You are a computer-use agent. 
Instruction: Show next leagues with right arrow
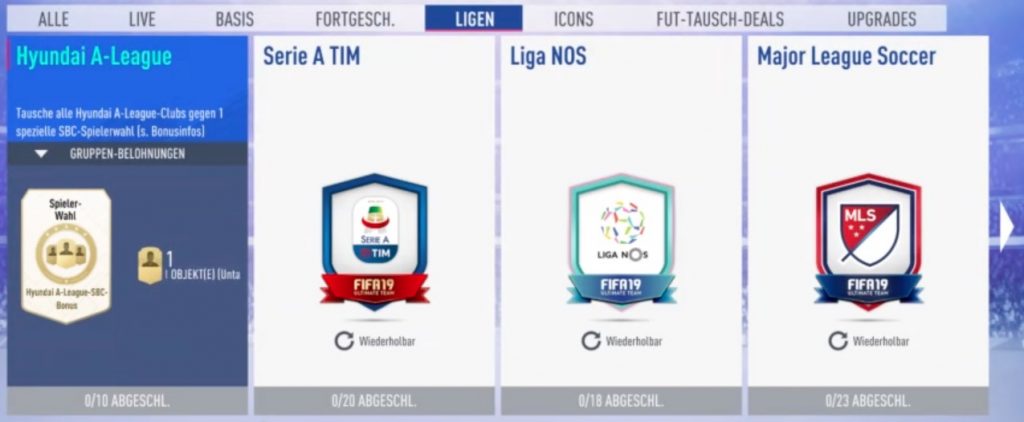coord(1007,231)
